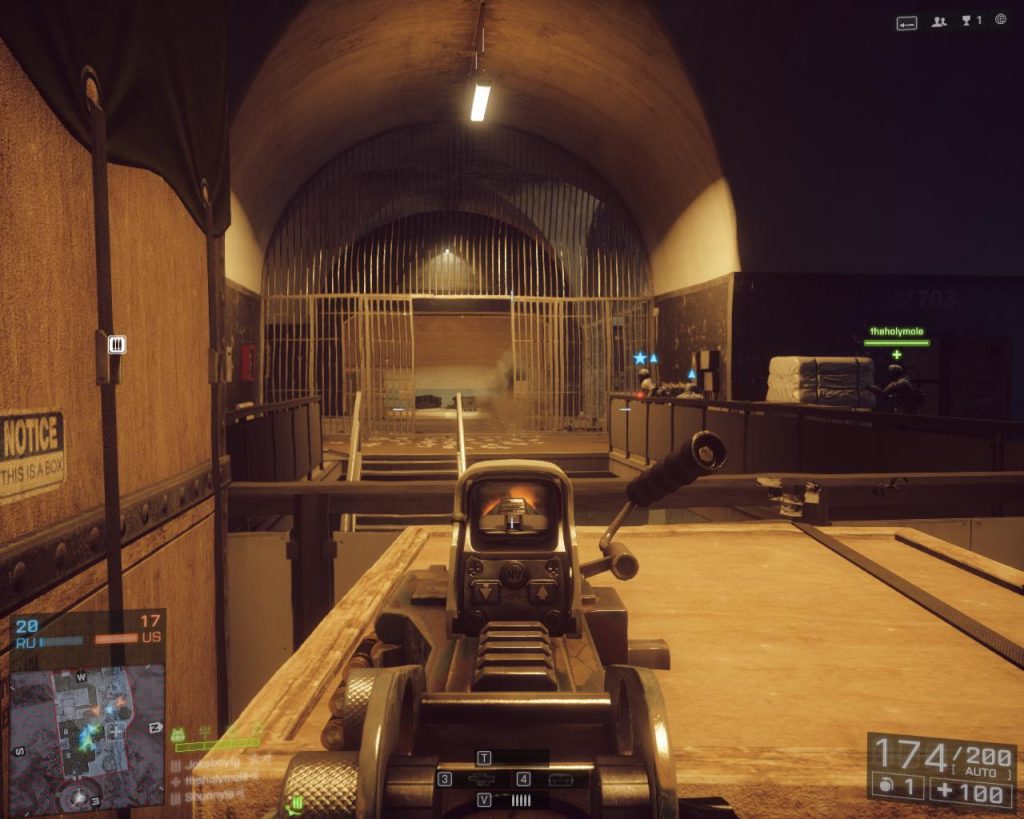Click the squad members icon
1024x819 pixels.
[x=939, y=21]
